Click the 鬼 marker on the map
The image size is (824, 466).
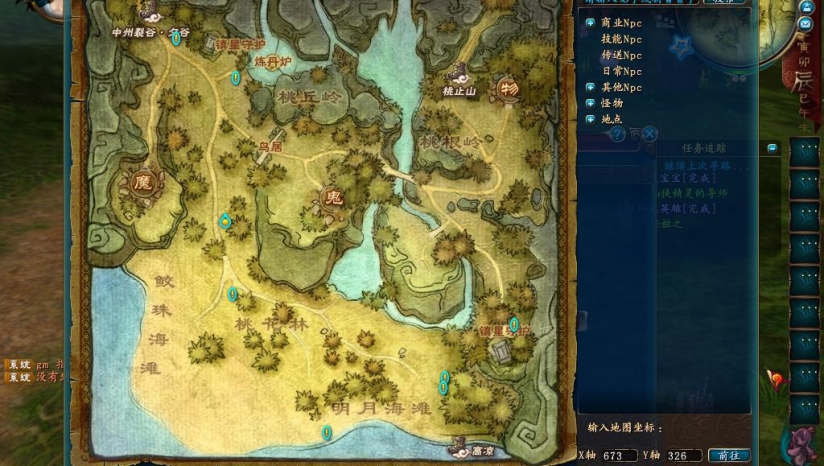pos(333,197)
